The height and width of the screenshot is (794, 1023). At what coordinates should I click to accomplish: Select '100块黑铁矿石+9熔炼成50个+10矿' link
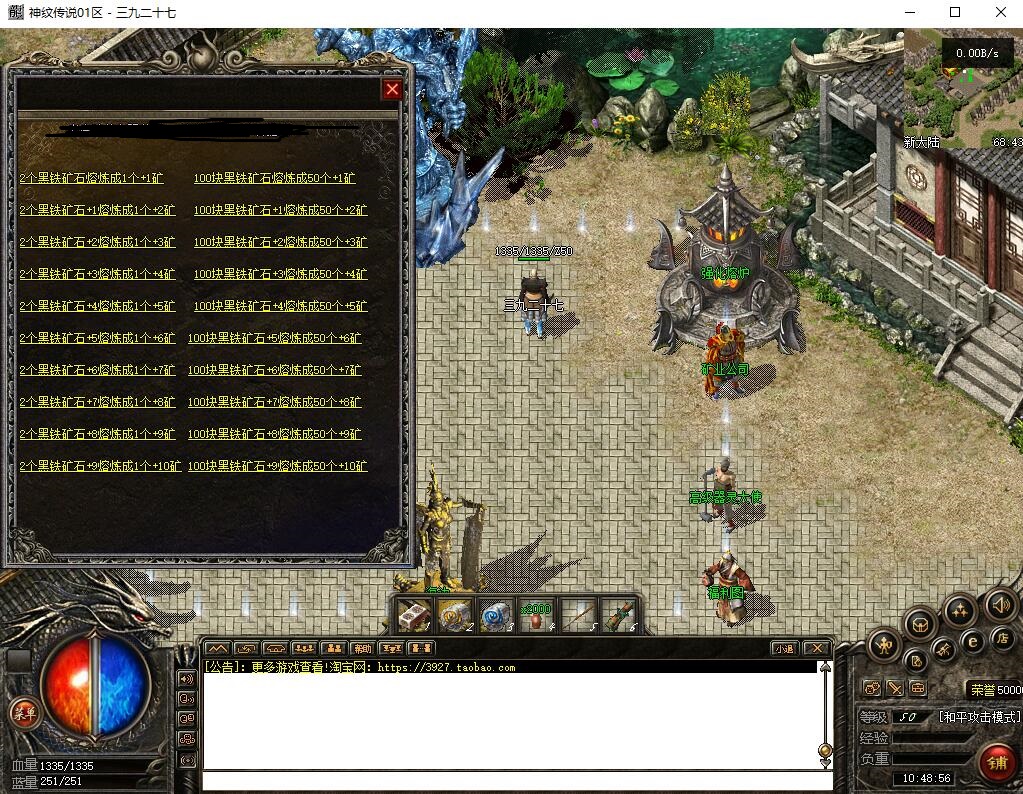click(277, 466)
